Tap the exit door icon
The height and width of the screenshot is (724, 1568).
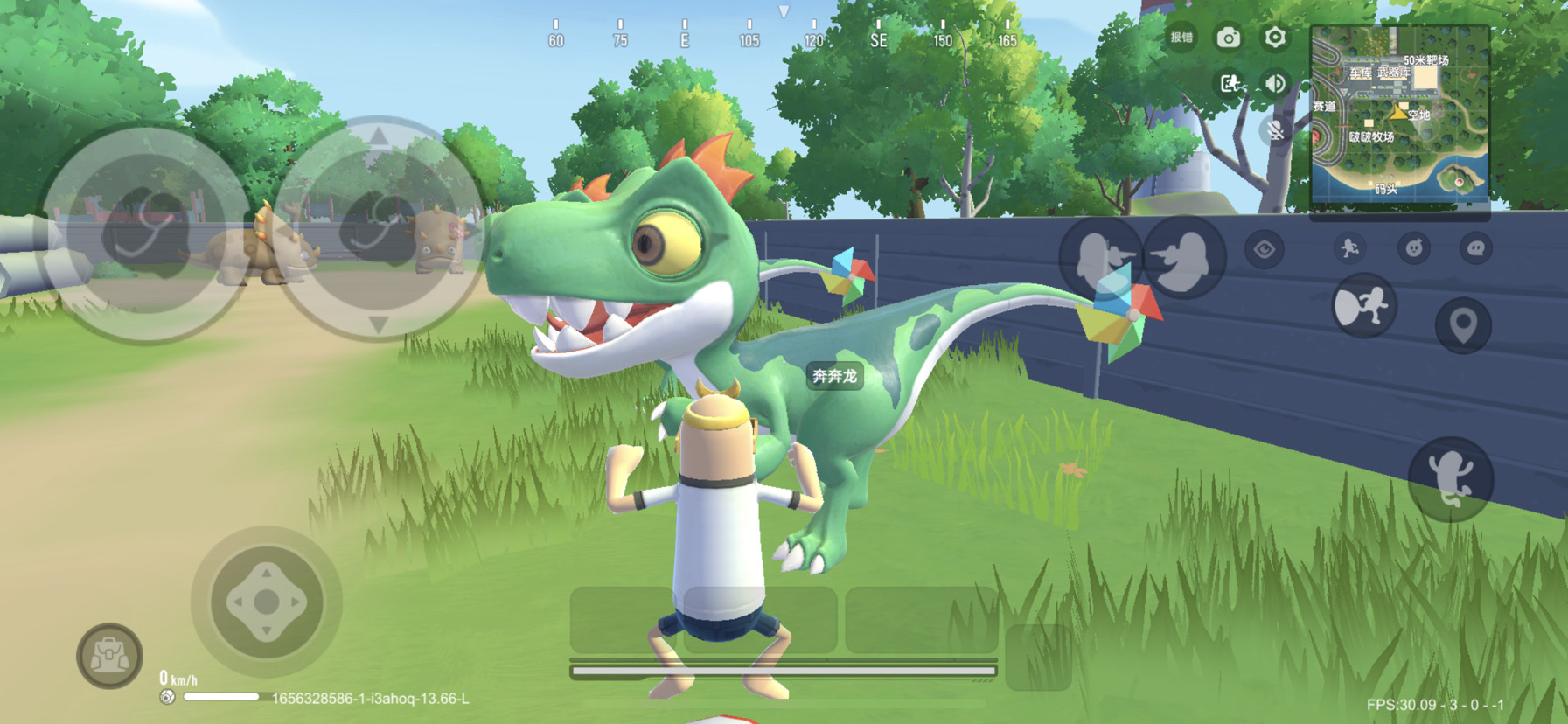(1230, 84)
